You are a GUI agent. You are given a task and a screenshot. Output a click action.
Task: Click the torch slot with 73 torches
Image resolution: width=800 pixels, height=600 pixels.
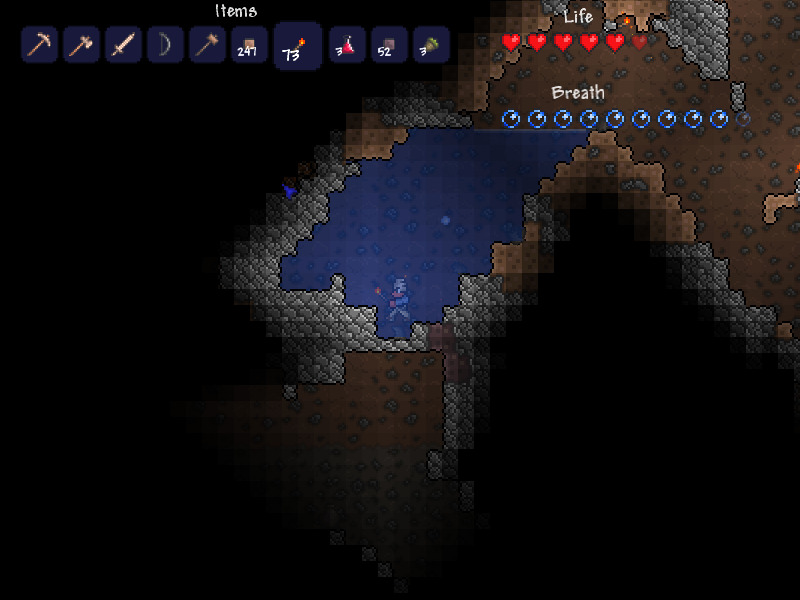pos(298,47)
